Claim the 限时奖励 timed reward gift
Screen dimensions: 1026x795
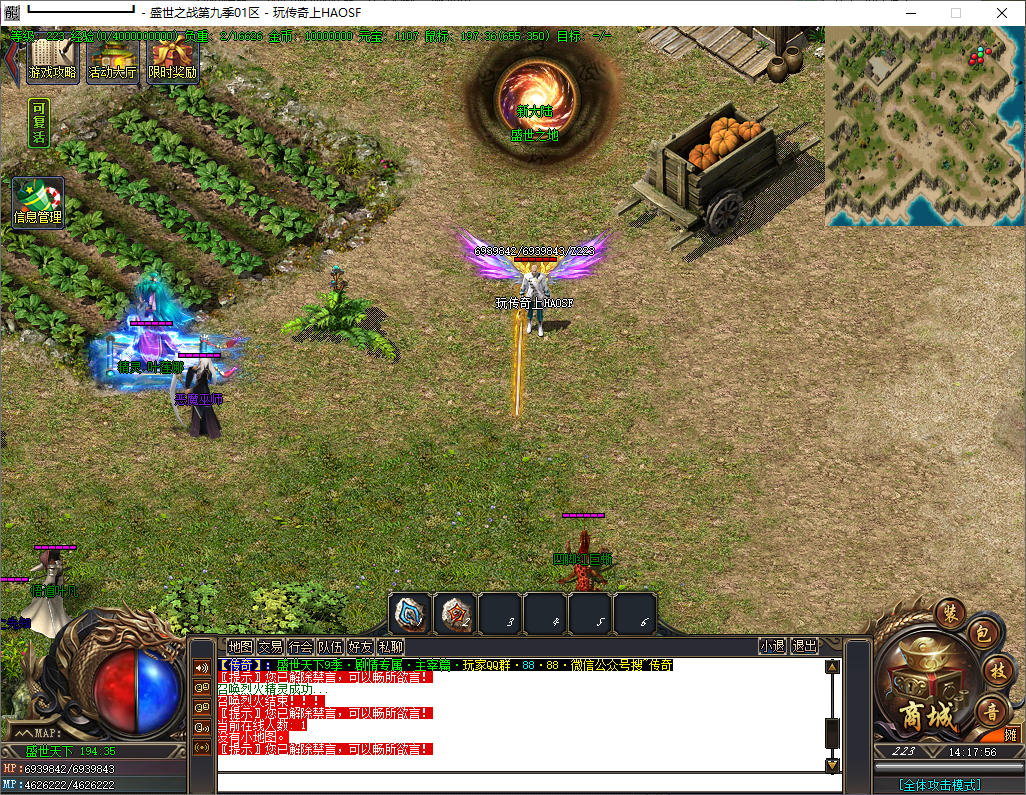coord(172,62)
